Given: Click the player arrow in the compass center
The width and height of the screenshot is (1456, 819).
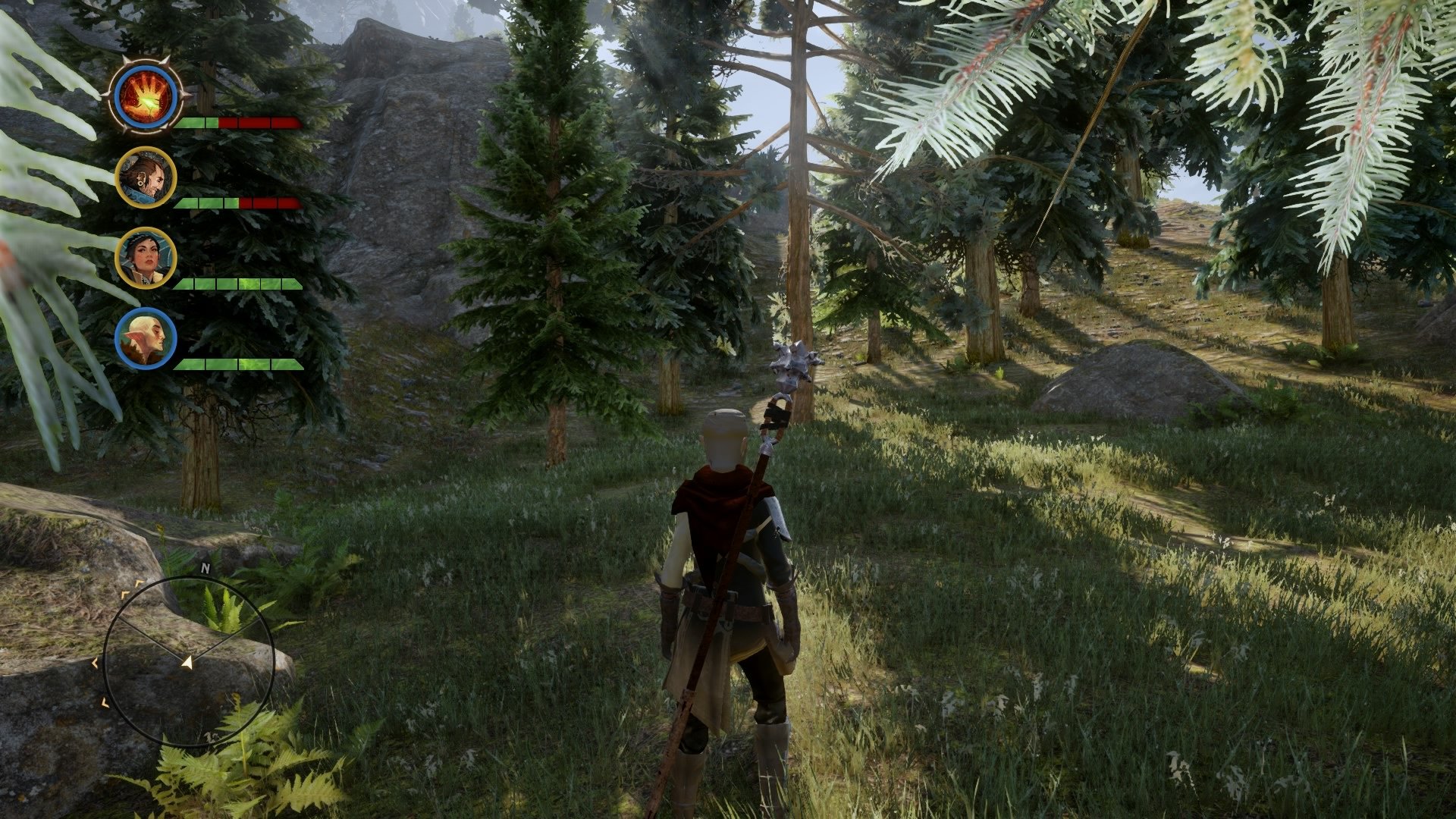Looking at the screenshot, I should click(x=187, y=663).
